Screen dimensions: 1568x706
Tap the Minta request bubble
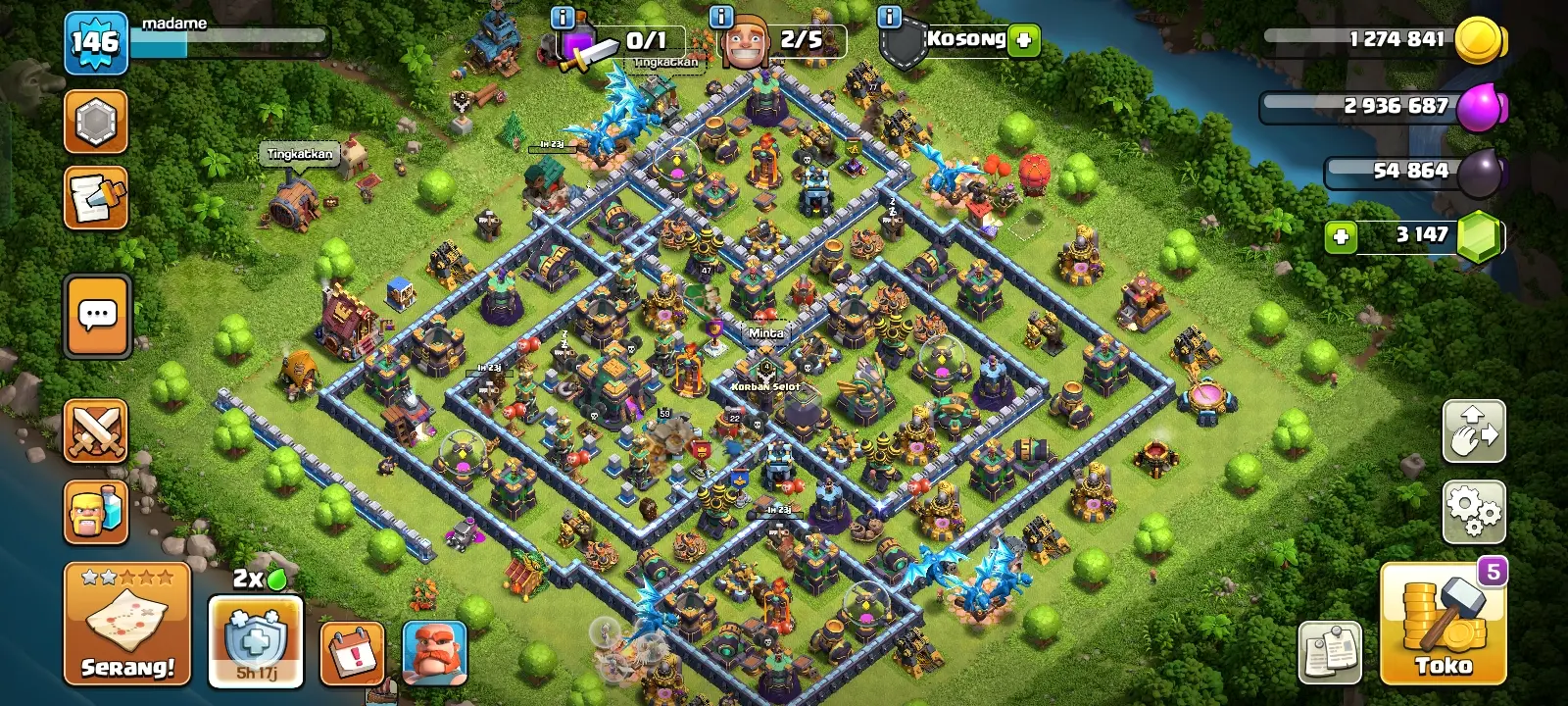765,333
